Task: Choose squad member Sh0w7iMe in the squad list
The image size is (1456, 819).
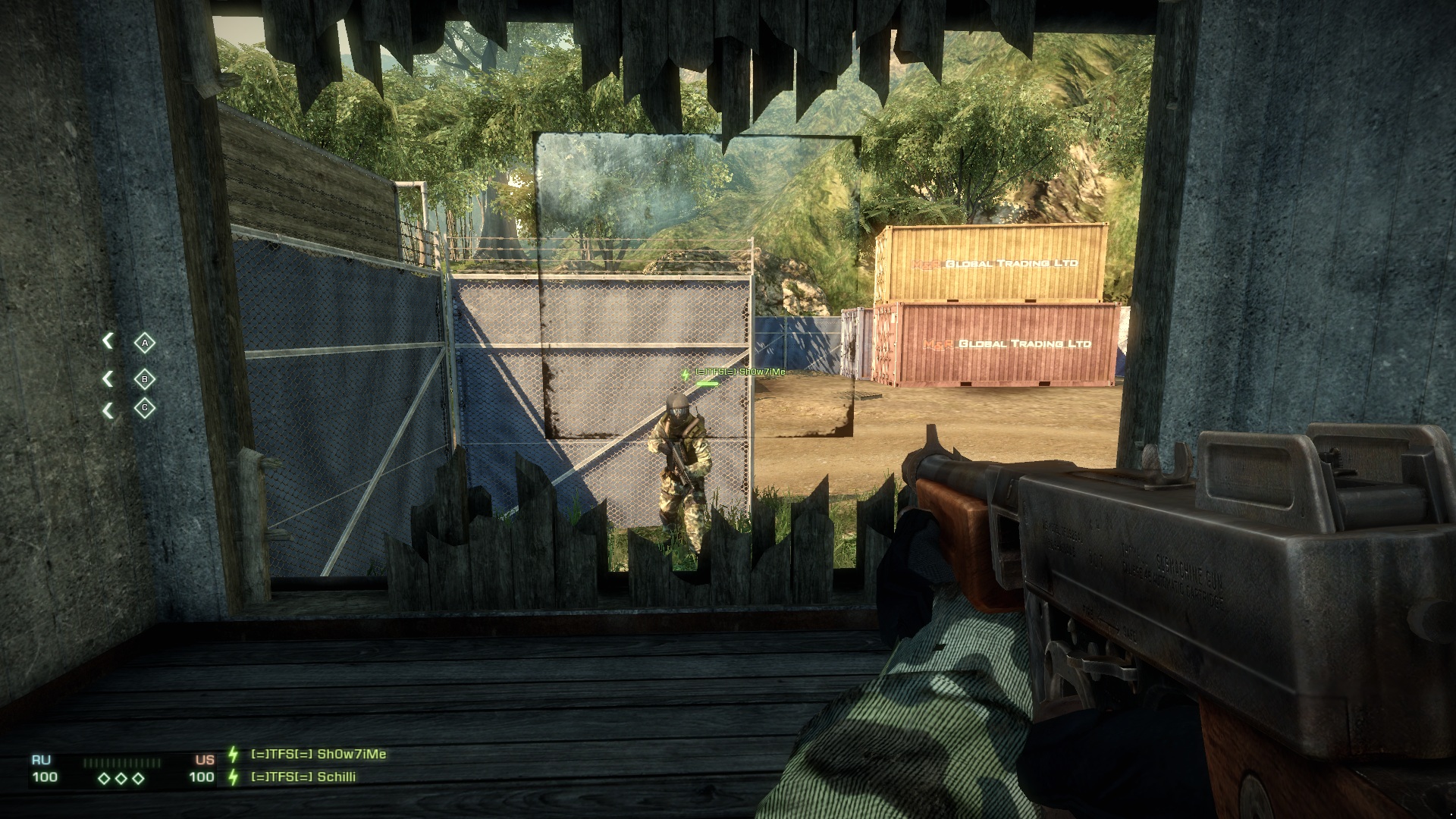Action: click(318, 755)
